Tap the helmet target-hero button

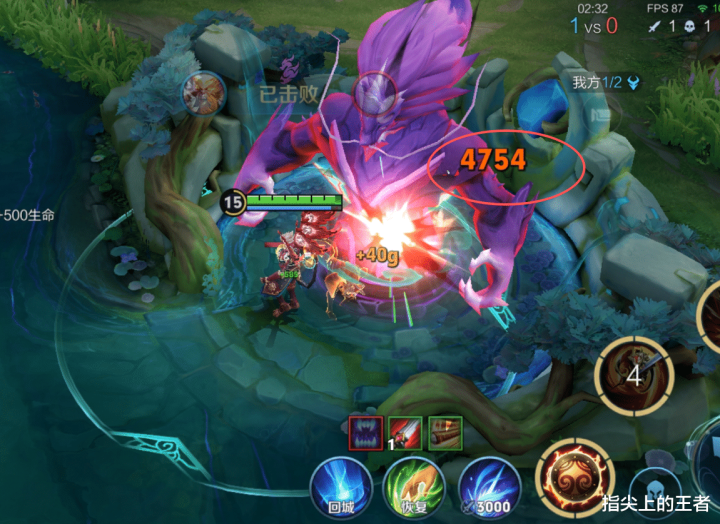click(656, 490)
